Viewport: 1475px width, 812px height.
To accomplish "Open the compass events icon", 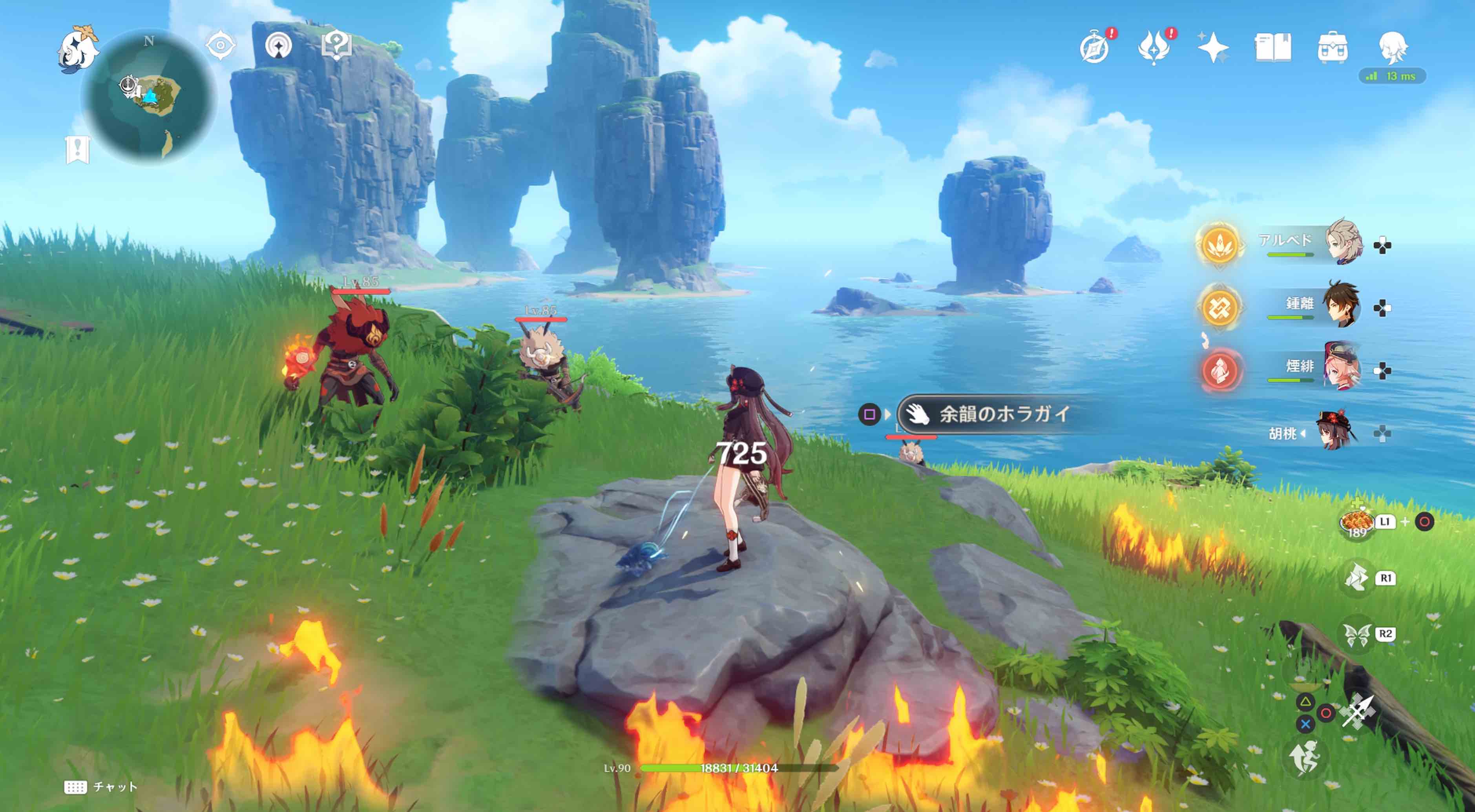I will coord(1095,48).
